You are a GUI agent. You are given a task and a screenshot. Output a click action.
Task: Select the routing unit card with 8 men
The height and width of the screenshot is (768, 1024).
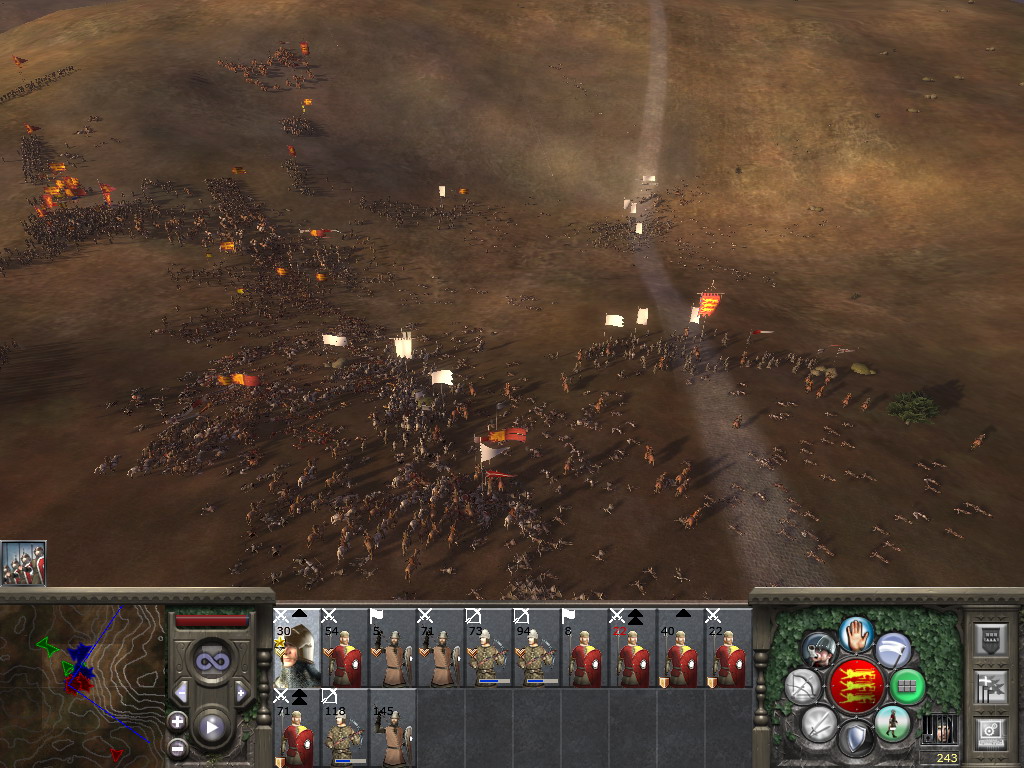click(x=585, y=648)
